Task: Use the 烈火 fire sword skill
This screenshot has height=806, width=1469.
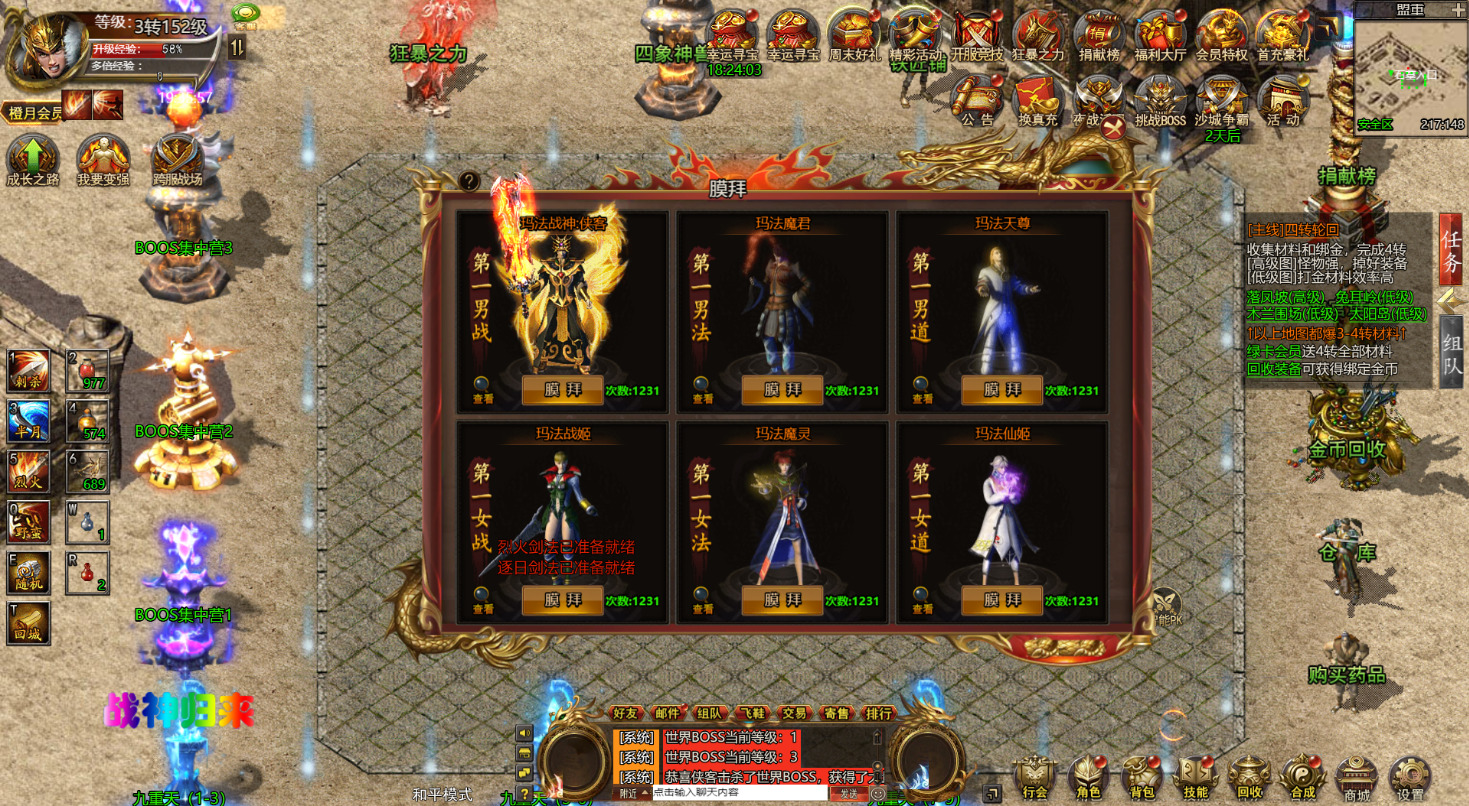Action: tap(28, 472)
